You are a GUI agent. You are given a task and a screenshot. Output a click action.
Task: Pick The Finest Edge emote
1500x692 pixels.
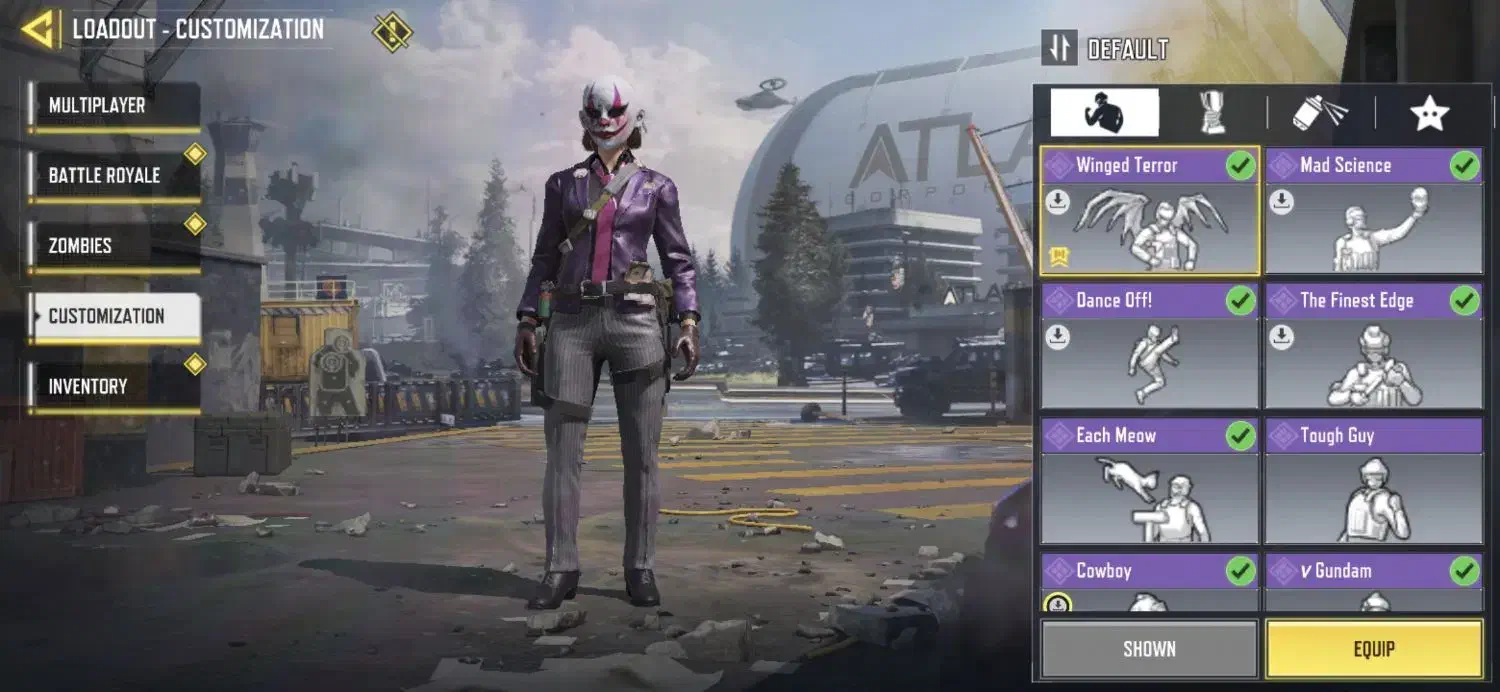tap(1374, 347)
